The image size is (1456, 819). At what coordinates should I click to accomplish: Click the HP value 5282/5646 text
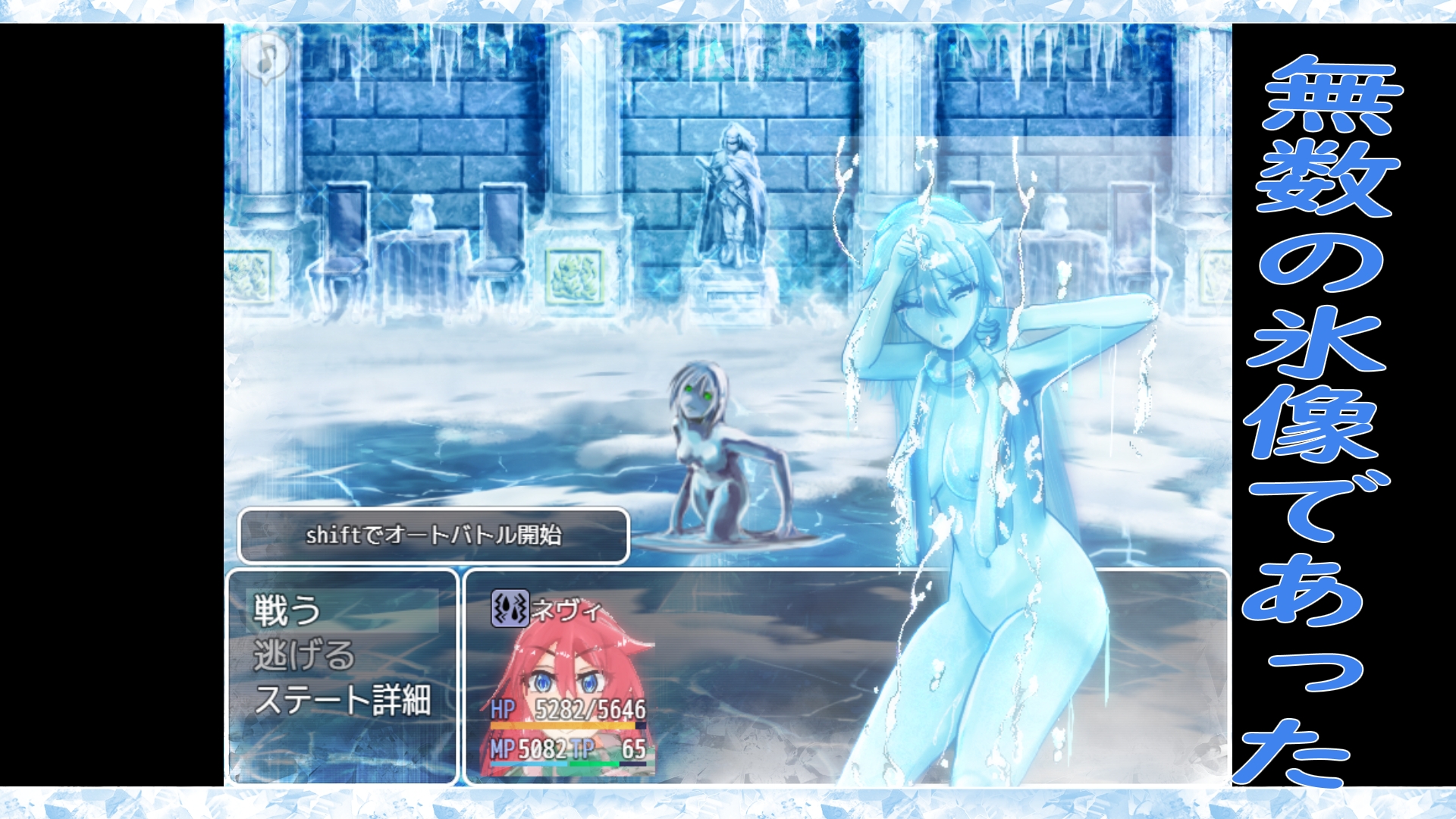tap(591, 709)
